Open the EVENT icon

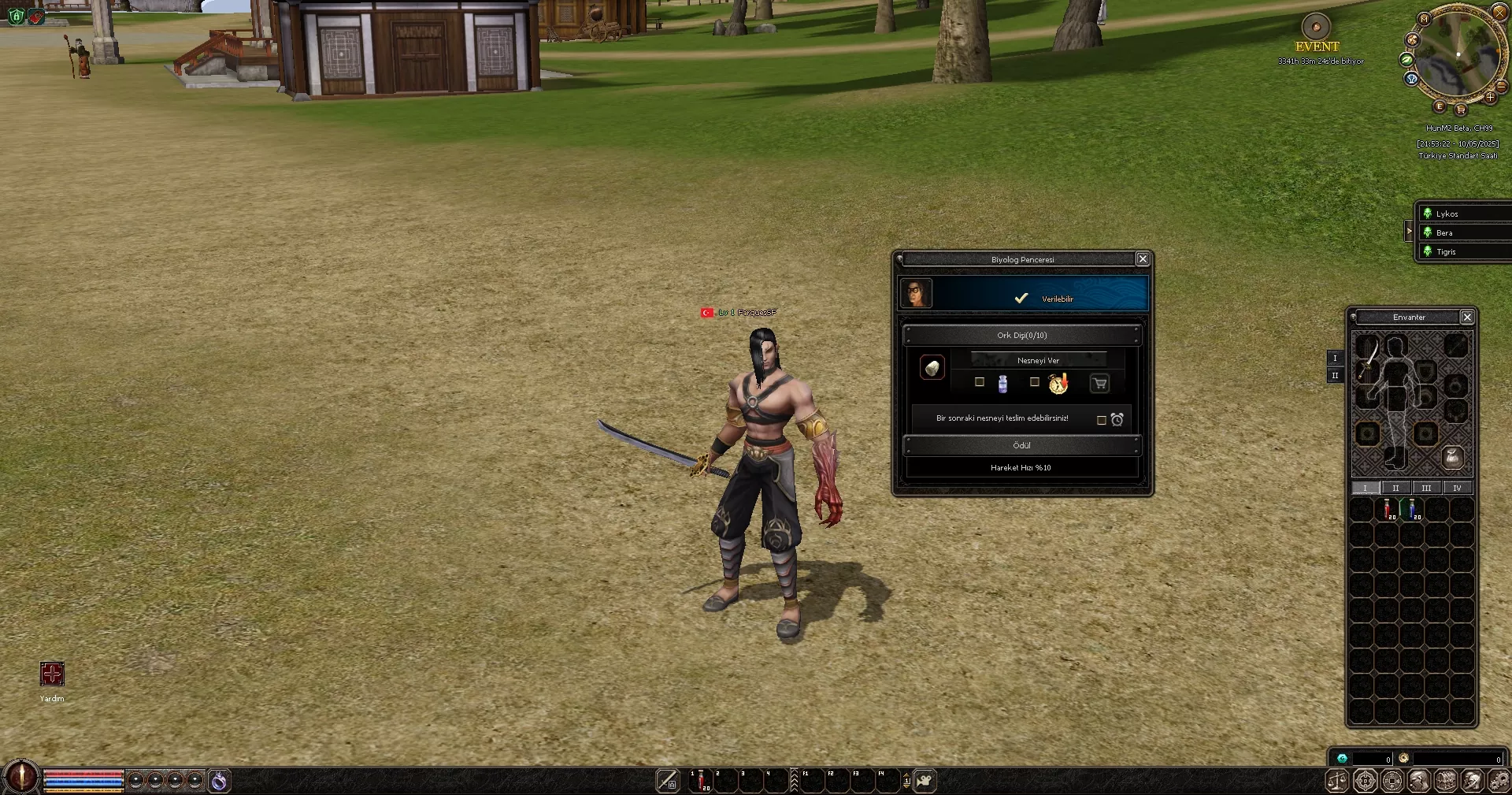click(x=1316, y=27)
